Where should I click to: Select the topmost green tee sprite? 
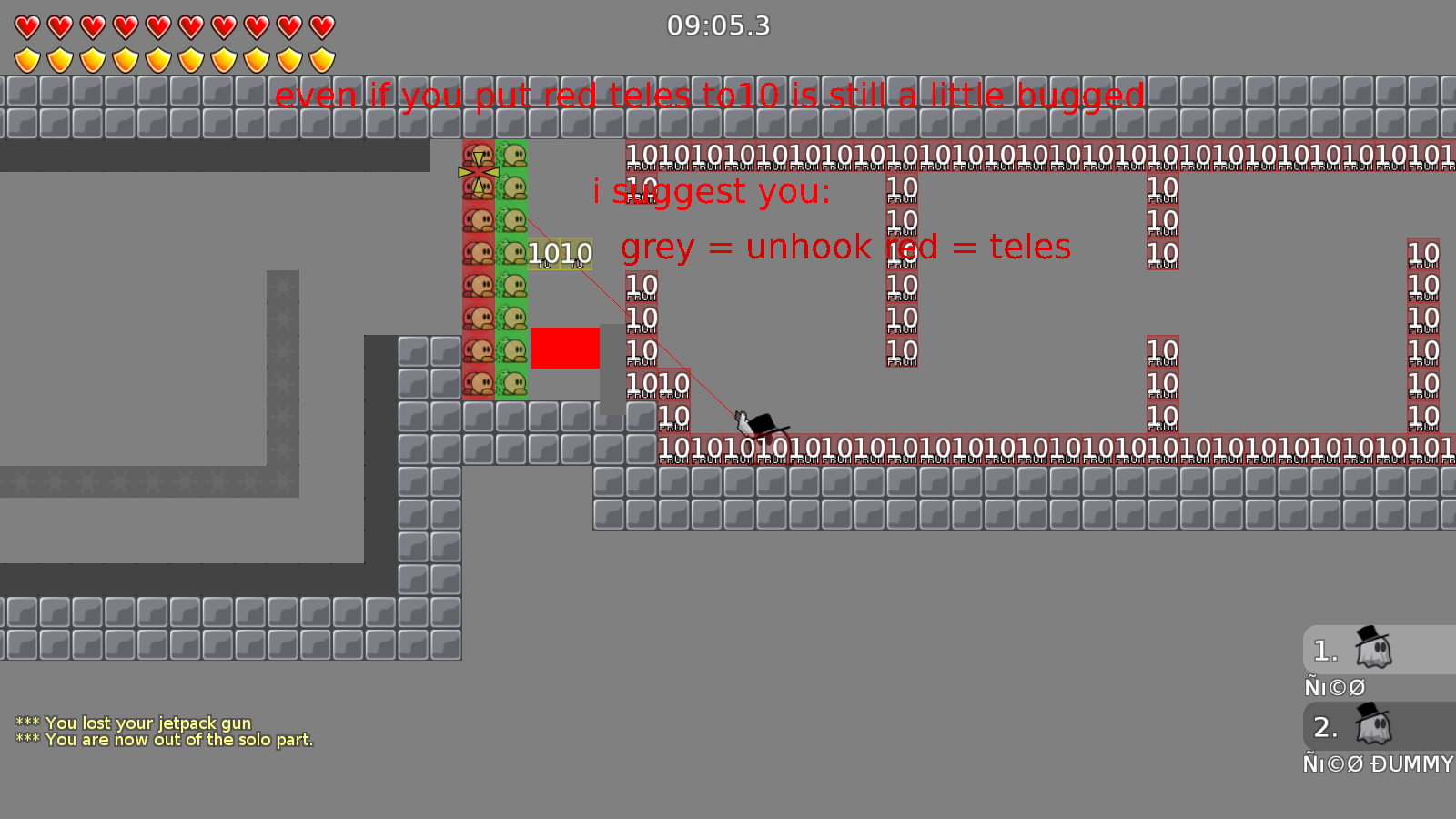(x=514, y=155)
